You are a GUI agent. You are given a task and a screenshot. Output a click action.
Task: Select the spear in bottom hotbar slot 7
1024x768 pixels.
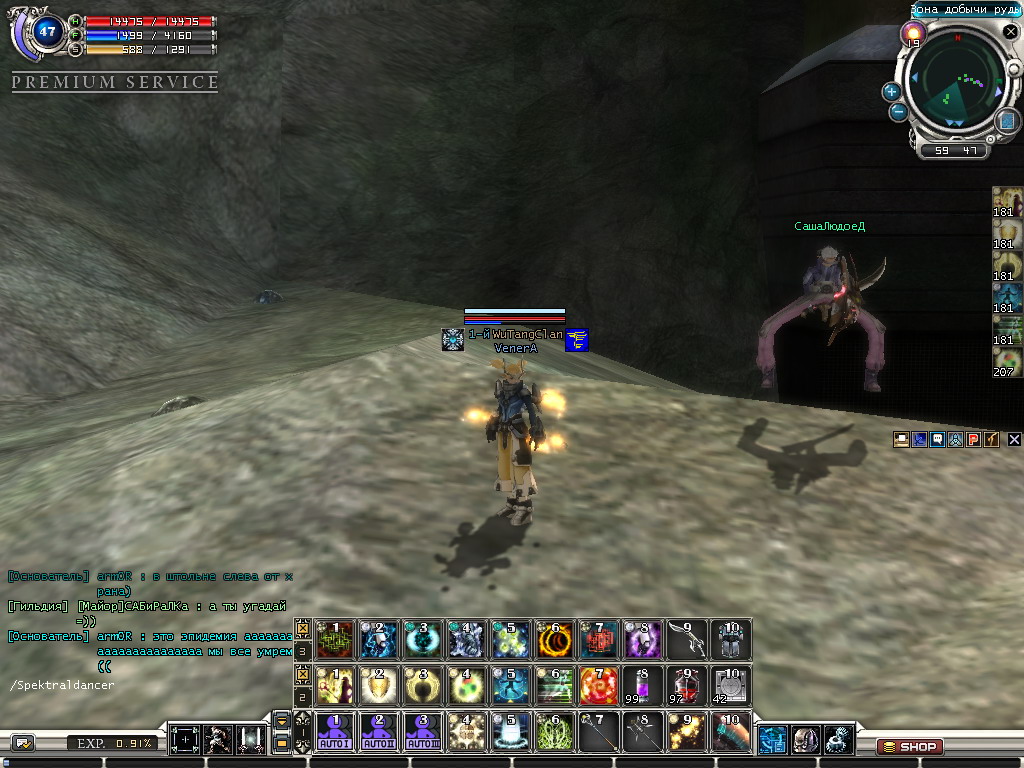click(x=599, y=733)
